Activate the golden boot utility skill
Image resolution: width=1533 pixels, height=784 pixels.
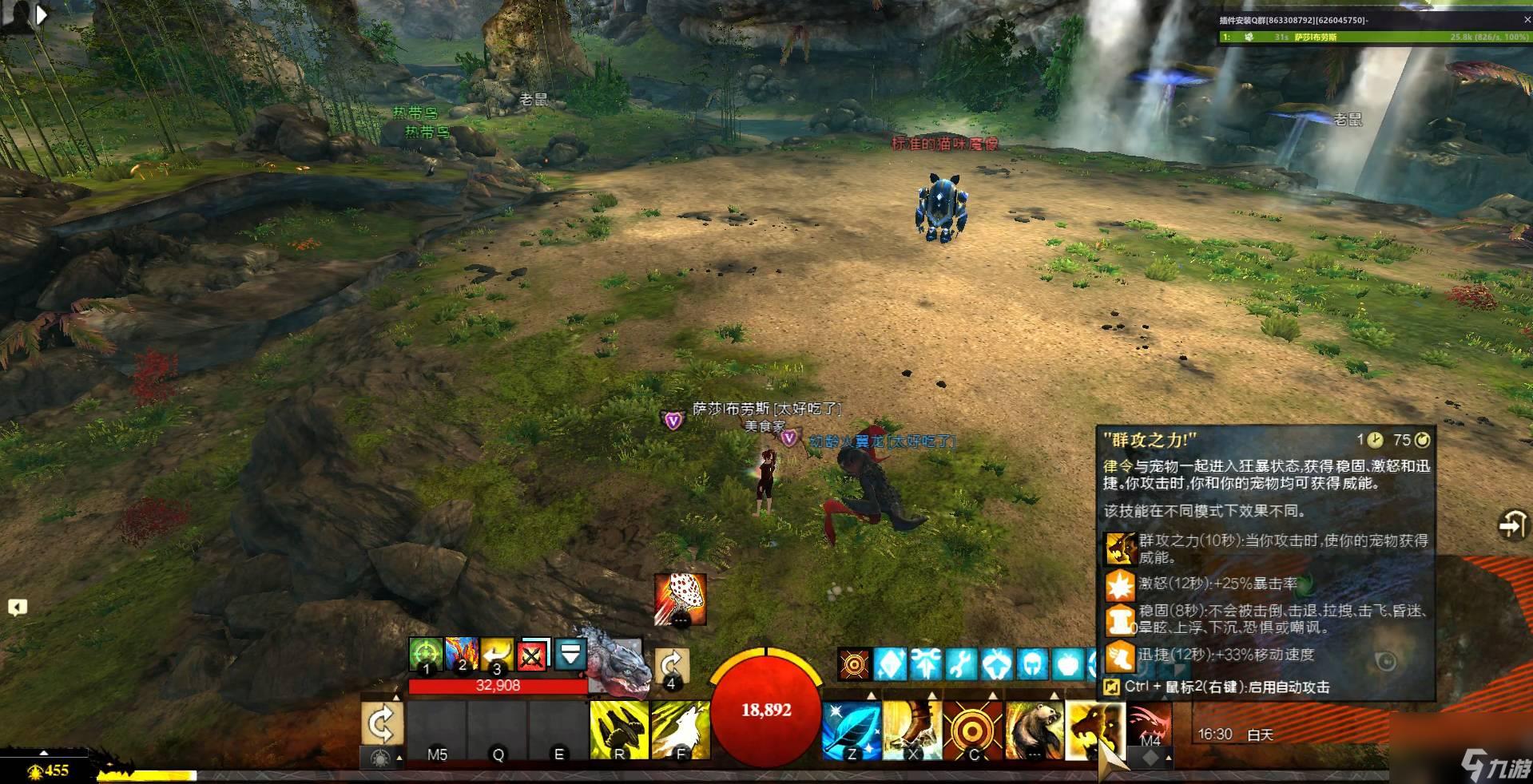coord(912,730)
